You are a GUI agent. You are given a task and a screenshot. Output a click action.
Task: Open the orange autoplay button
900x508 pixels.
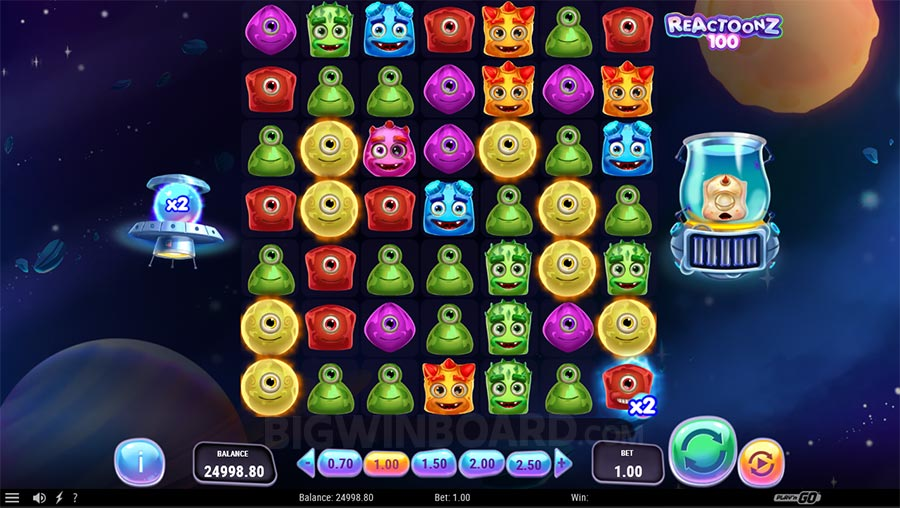761,464
